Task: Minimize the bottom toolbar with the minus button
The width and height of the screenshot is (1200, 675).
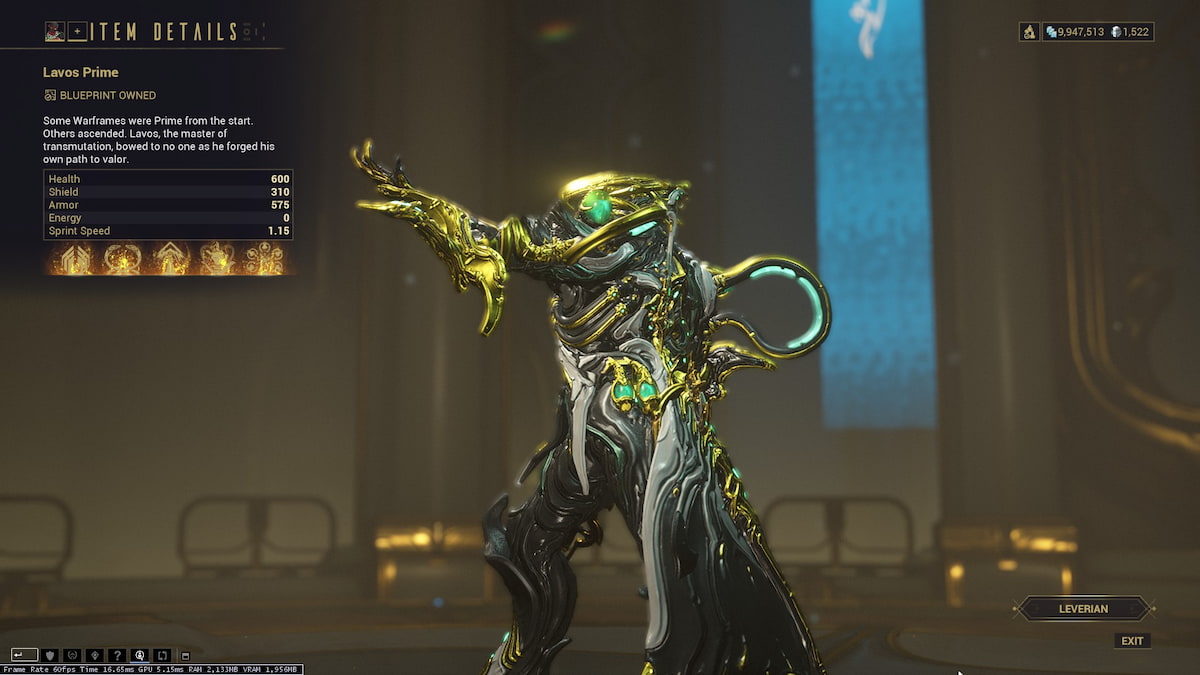Action: [185, 655]
